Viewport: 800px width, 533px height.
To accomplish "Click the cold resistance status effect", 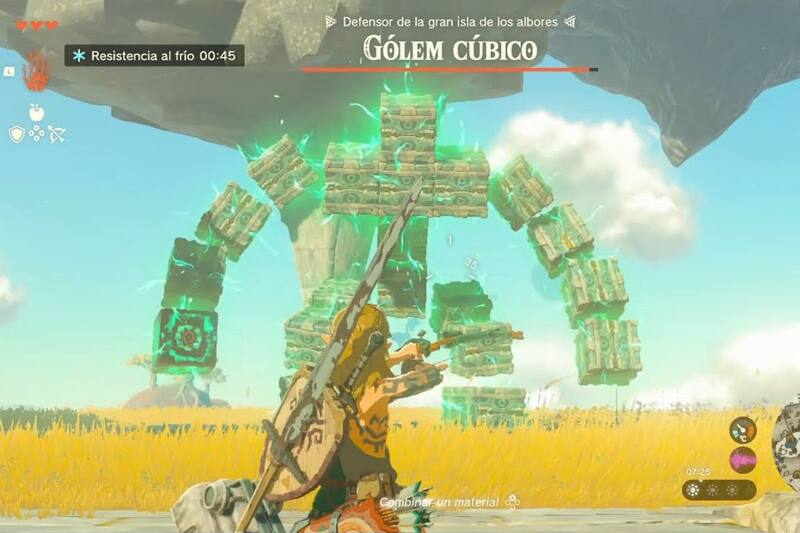I will pyautogui.click(x=154, y=56).
